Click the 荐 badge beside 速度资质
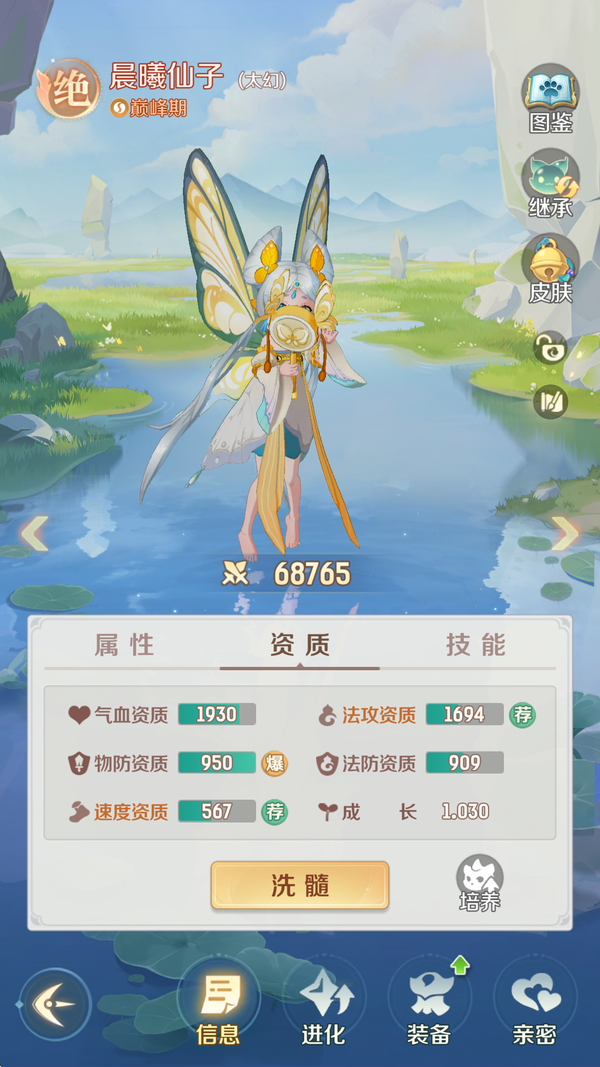The width and height of the screenshot is (600, 1067). [274, 811]
